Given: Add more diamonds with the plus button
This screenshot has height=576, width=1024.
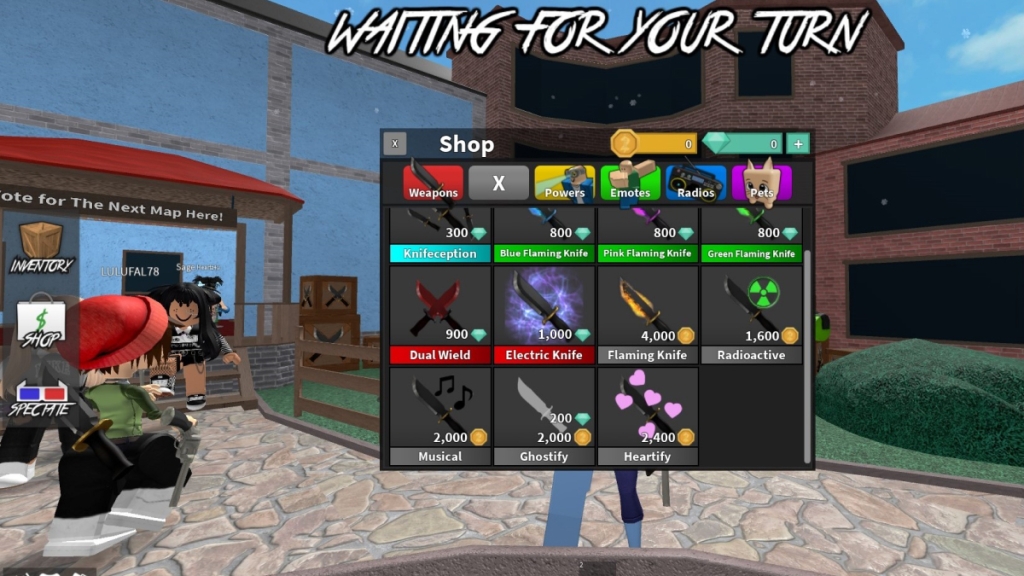Looking at the screenshot, I should 798,144.
